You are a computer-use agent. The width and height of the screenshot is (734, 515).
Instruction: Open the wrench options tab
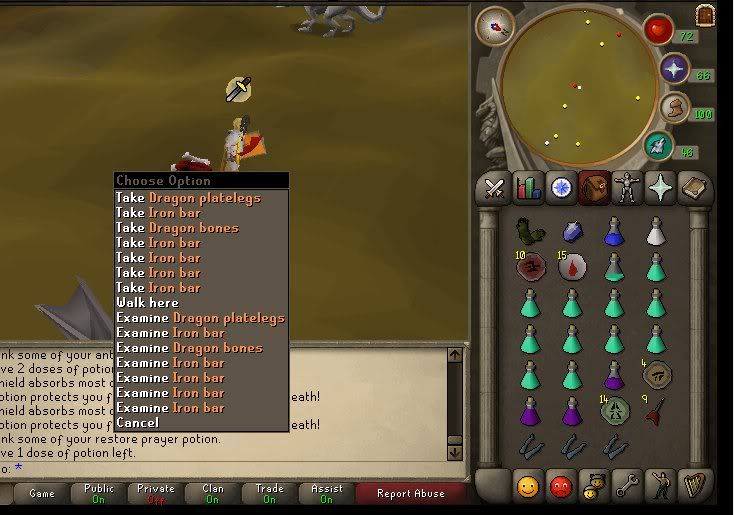tap(627, 485)
